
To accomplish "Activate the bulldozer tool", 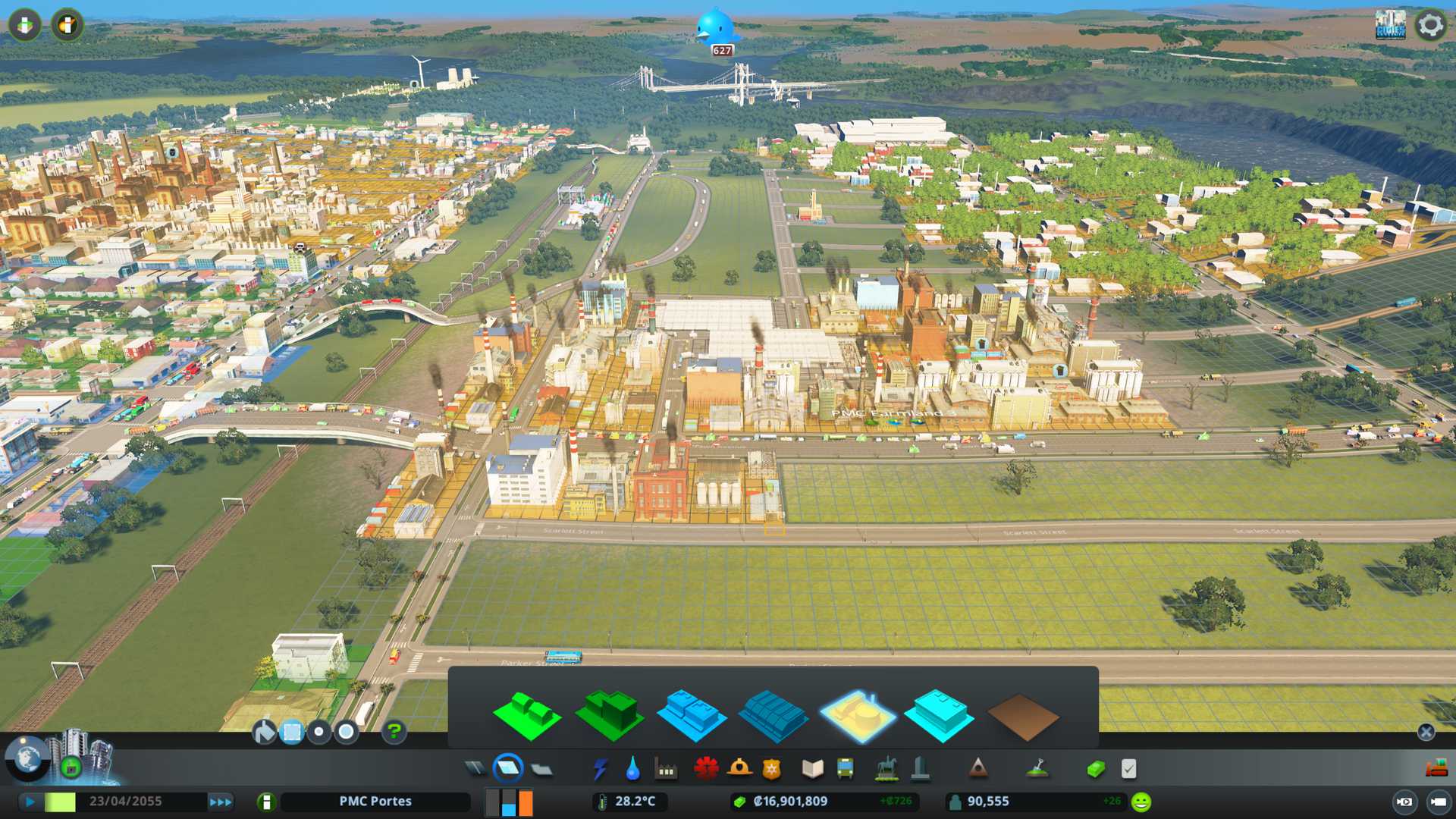I will coord(1436,769).
